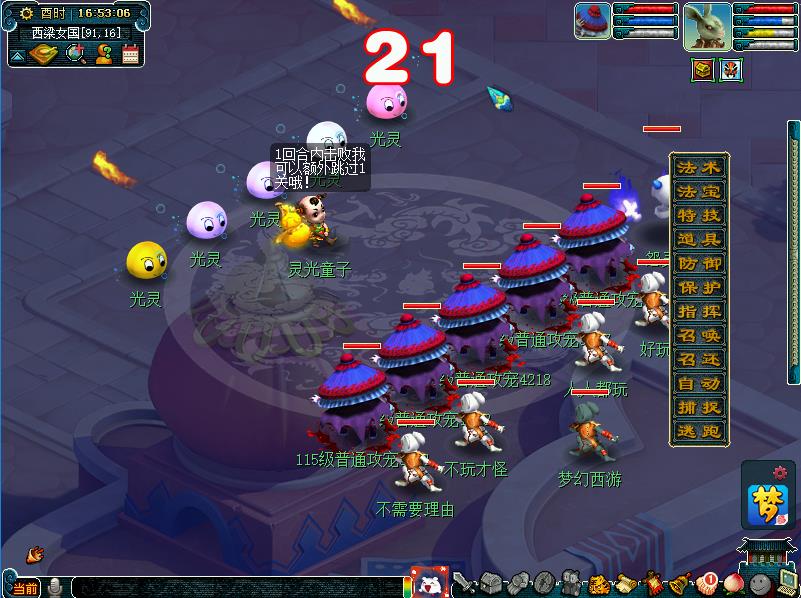Click the opera mask buff icon

tap(729, 70)
